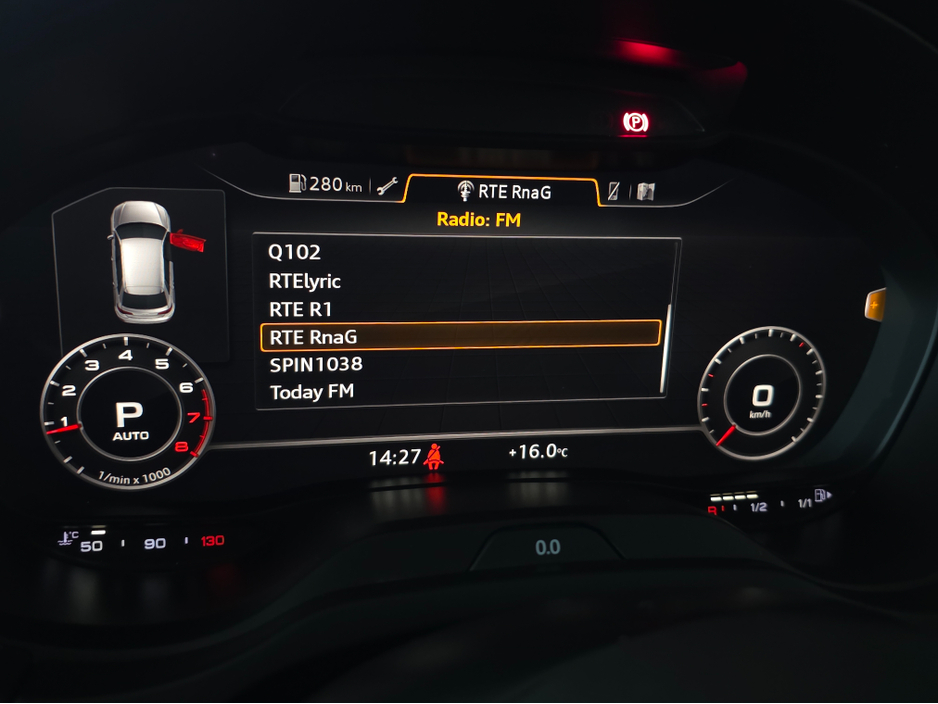938x704 pixels.
Task: Switch to the phone tab
Action: pyautogui.click(x=614, y=191)
